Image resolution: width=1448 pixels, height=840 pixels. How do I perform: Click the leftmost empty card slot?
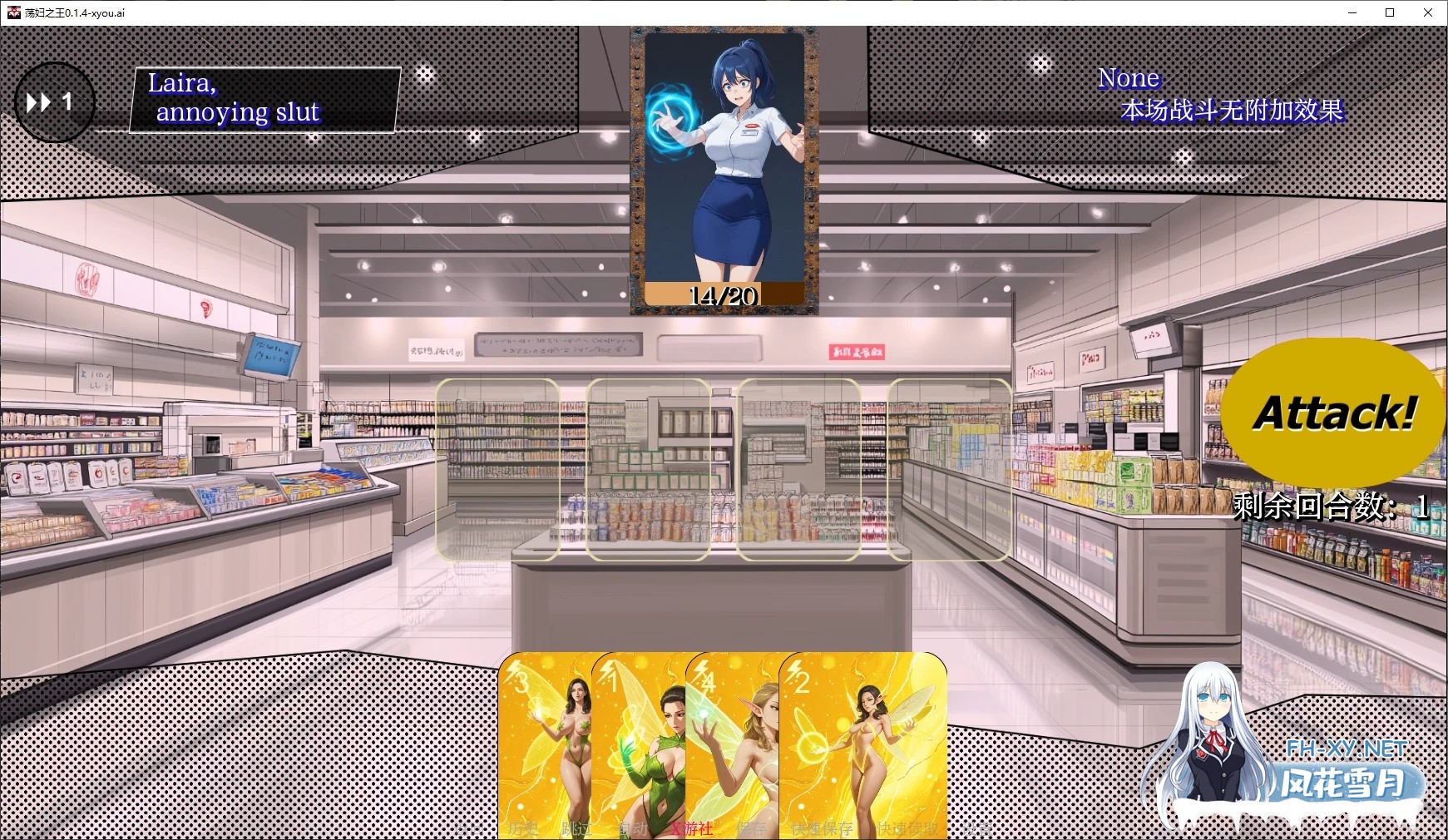497,470
